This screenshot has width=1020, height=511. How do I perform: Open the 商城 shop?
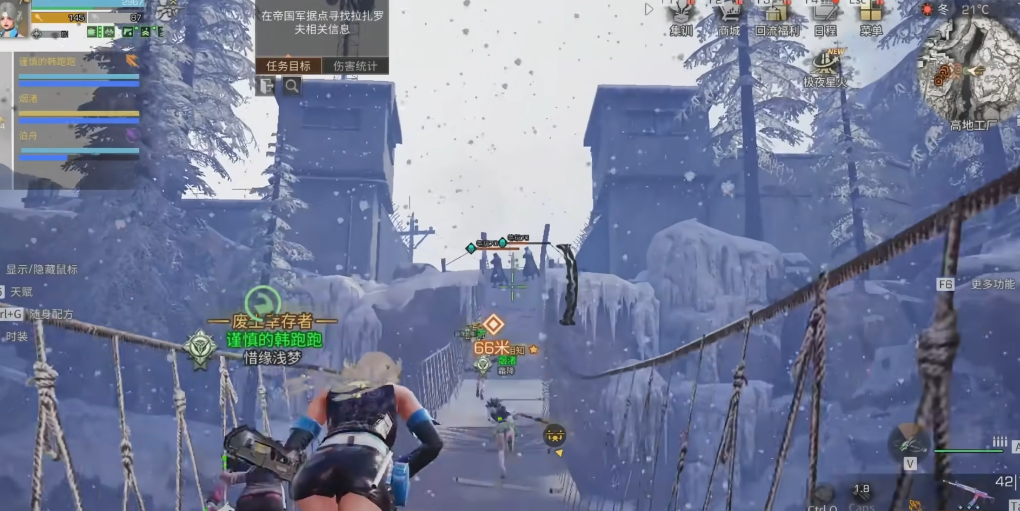[x=729, y=17]
